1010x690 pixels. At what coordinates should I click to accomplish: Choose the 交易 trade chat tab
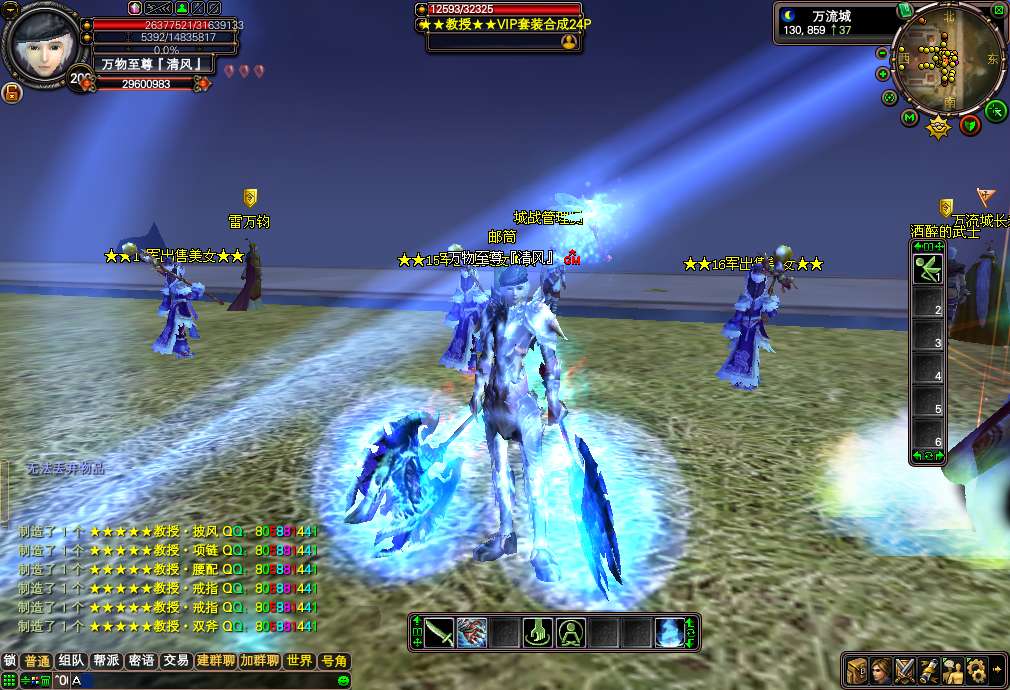click(x=176, y=661)
